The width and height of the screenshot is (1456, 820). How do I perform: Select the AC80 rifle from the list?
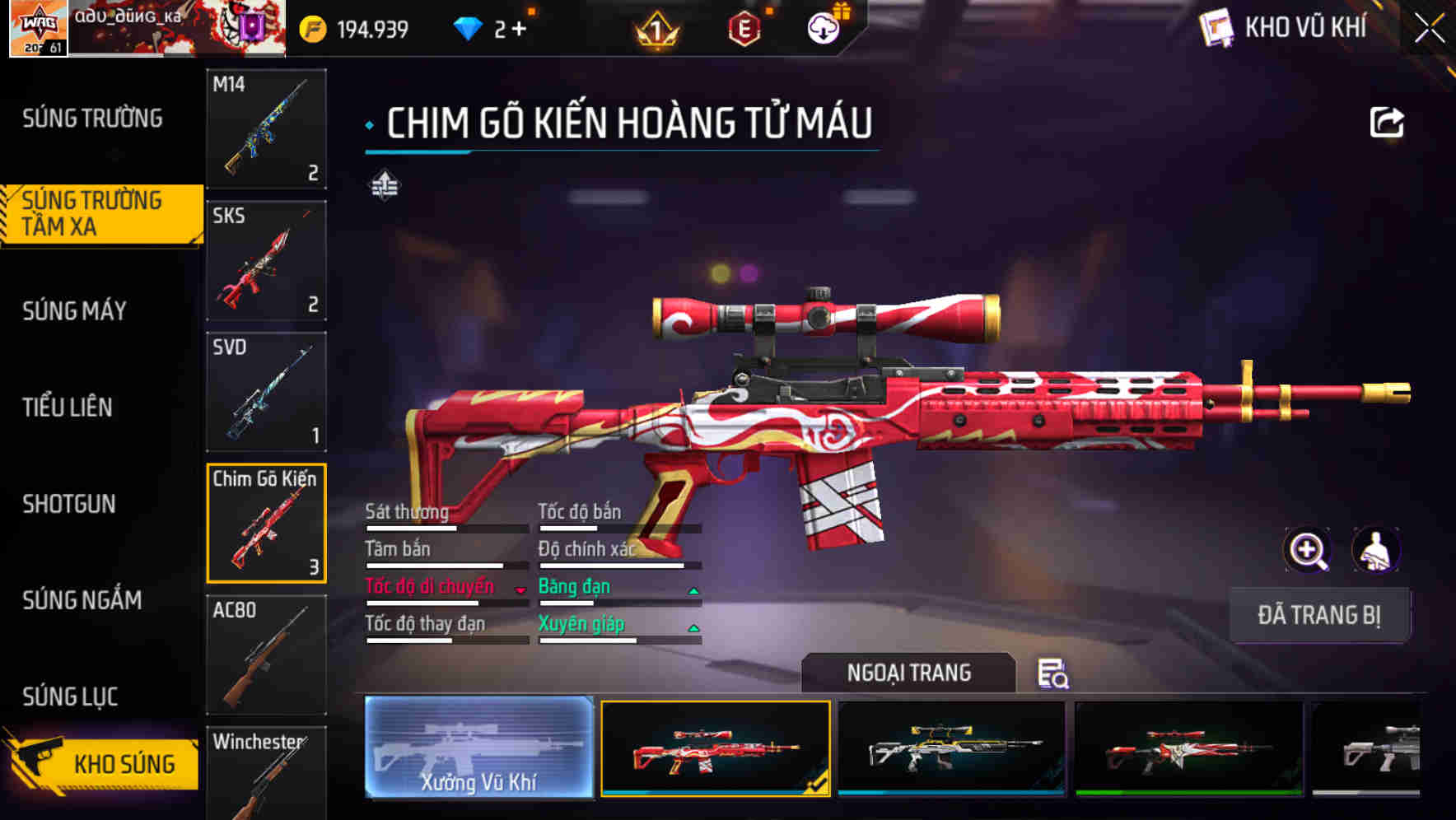point(265,655)
